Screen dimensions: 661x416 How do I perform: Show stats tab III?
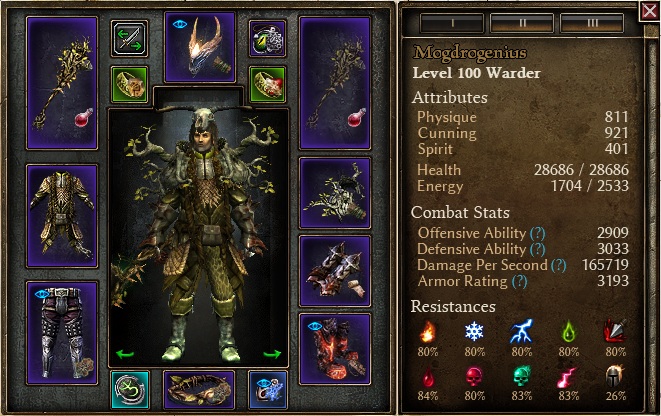[x=592, y=23]
